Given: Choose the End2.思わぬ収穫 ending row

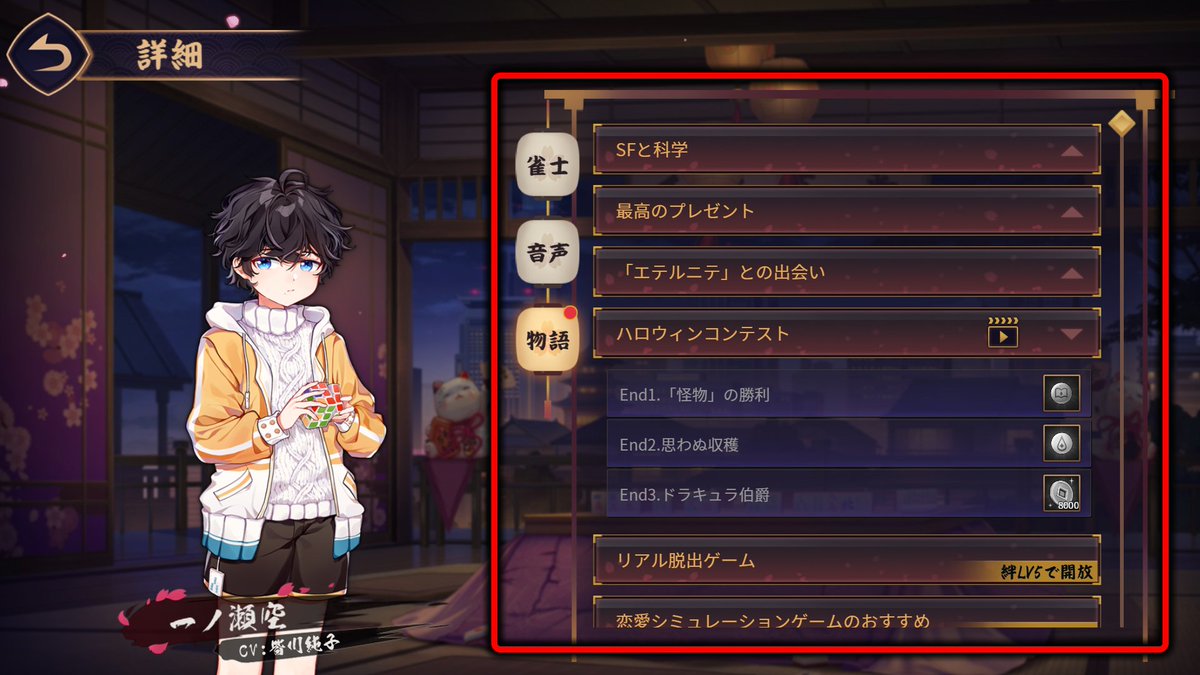Looking at the screenshot, I should [x=820, y=444].
